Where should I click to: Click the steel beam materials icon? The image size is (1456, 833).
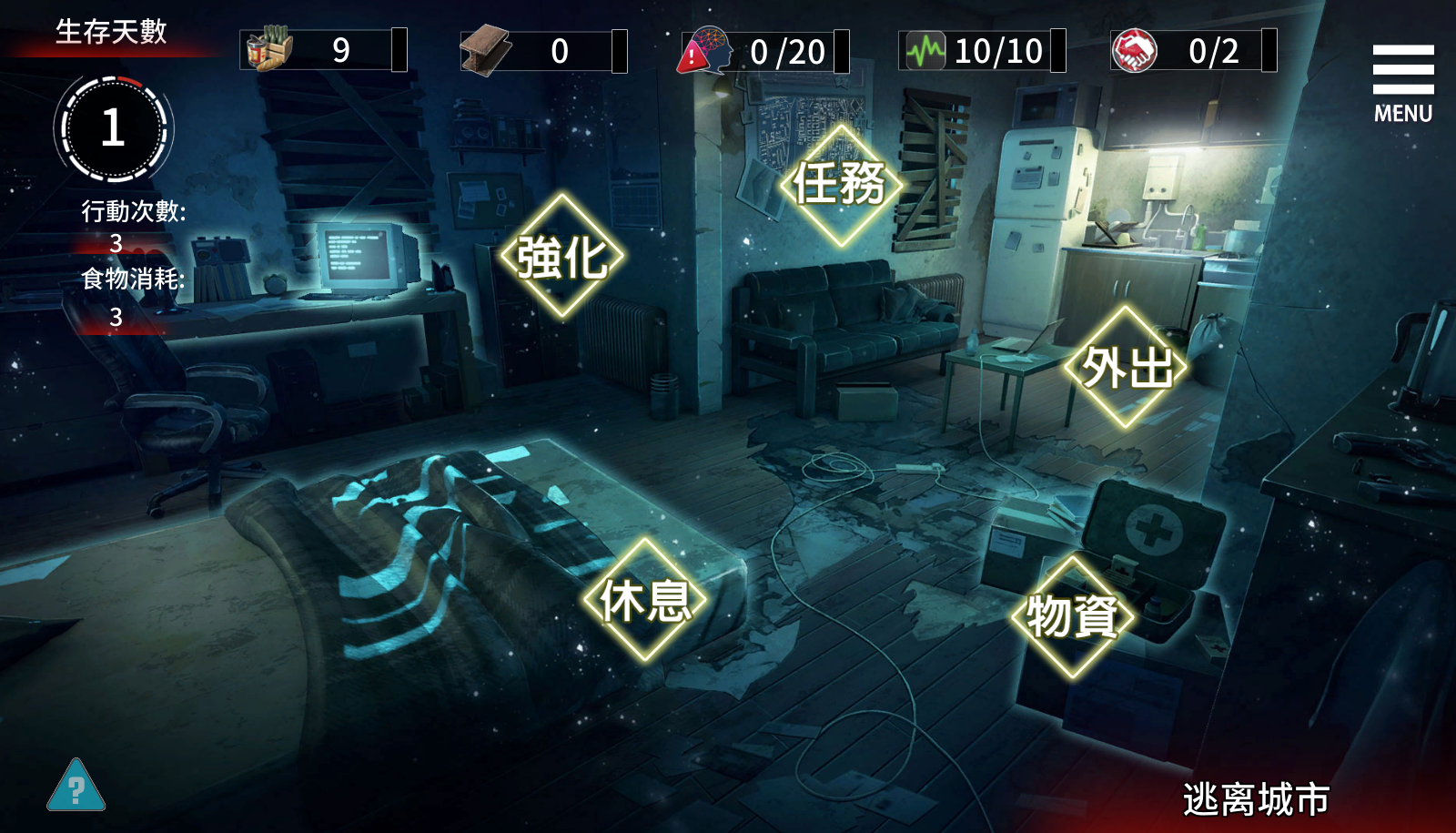[485, 50]
